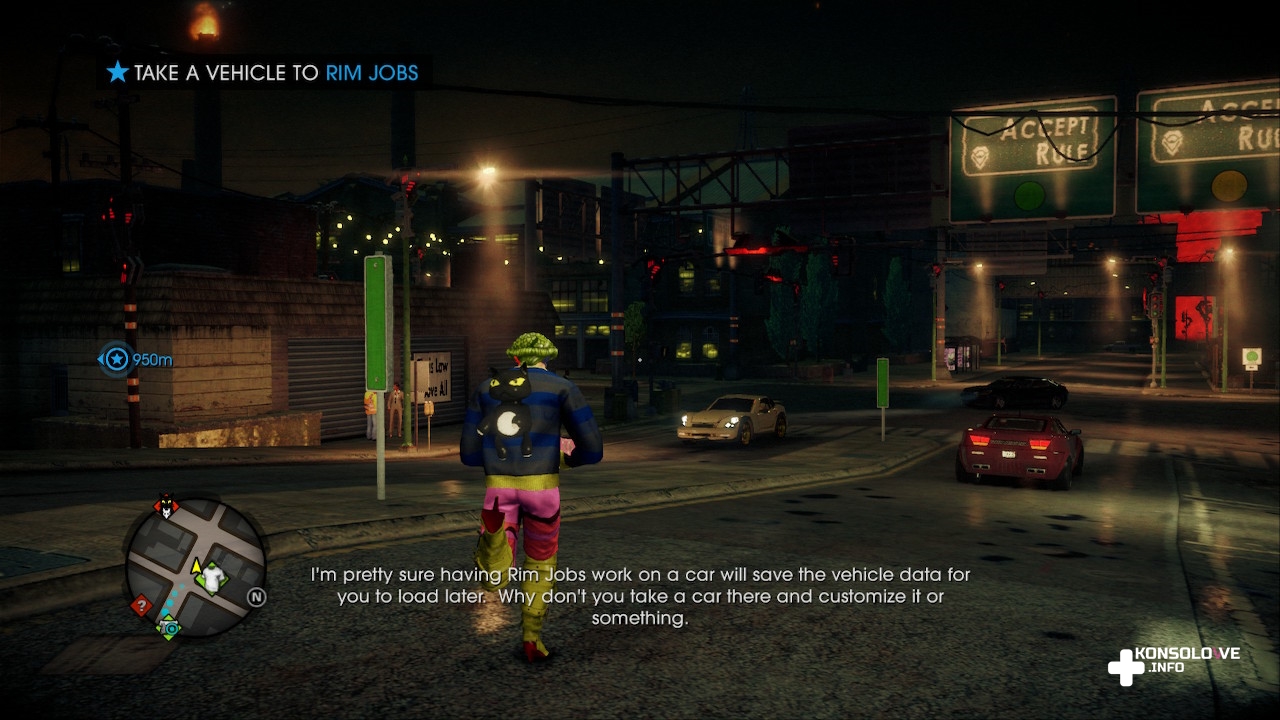The height and width of the screenshot is (720, 1280).
Task: Select the Take a Vehicle to Rim Jobs objective
Action: click(262, 73)
